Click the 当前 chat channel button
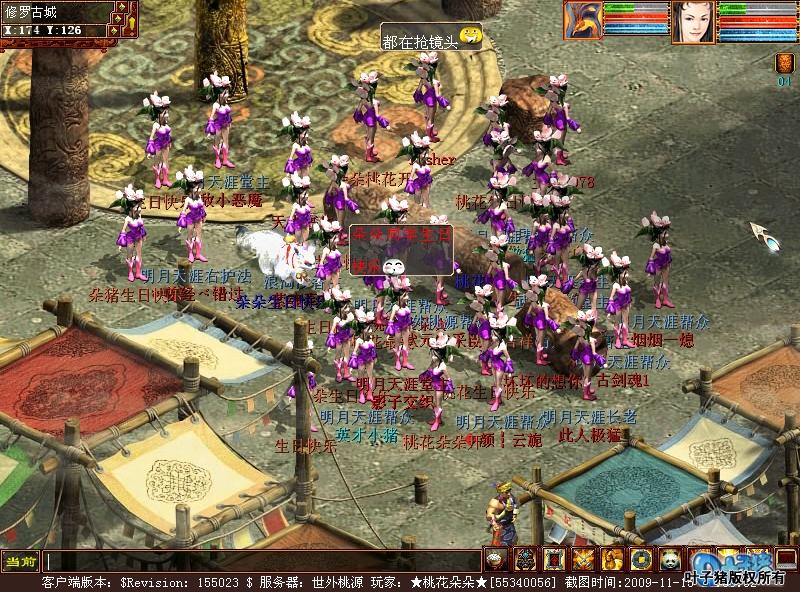This screenshot has height=592, width=800. tap(19, 562)
